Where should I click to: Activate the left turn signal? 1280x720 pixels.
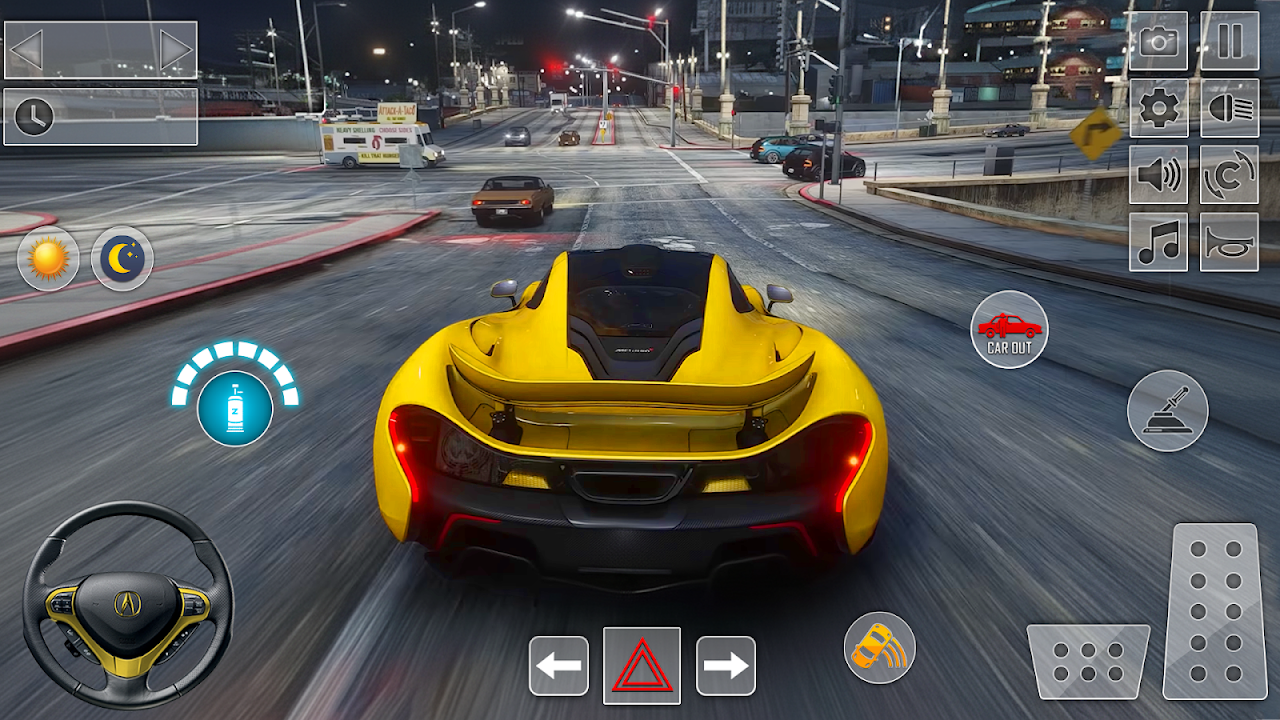[x=559, y=665]
